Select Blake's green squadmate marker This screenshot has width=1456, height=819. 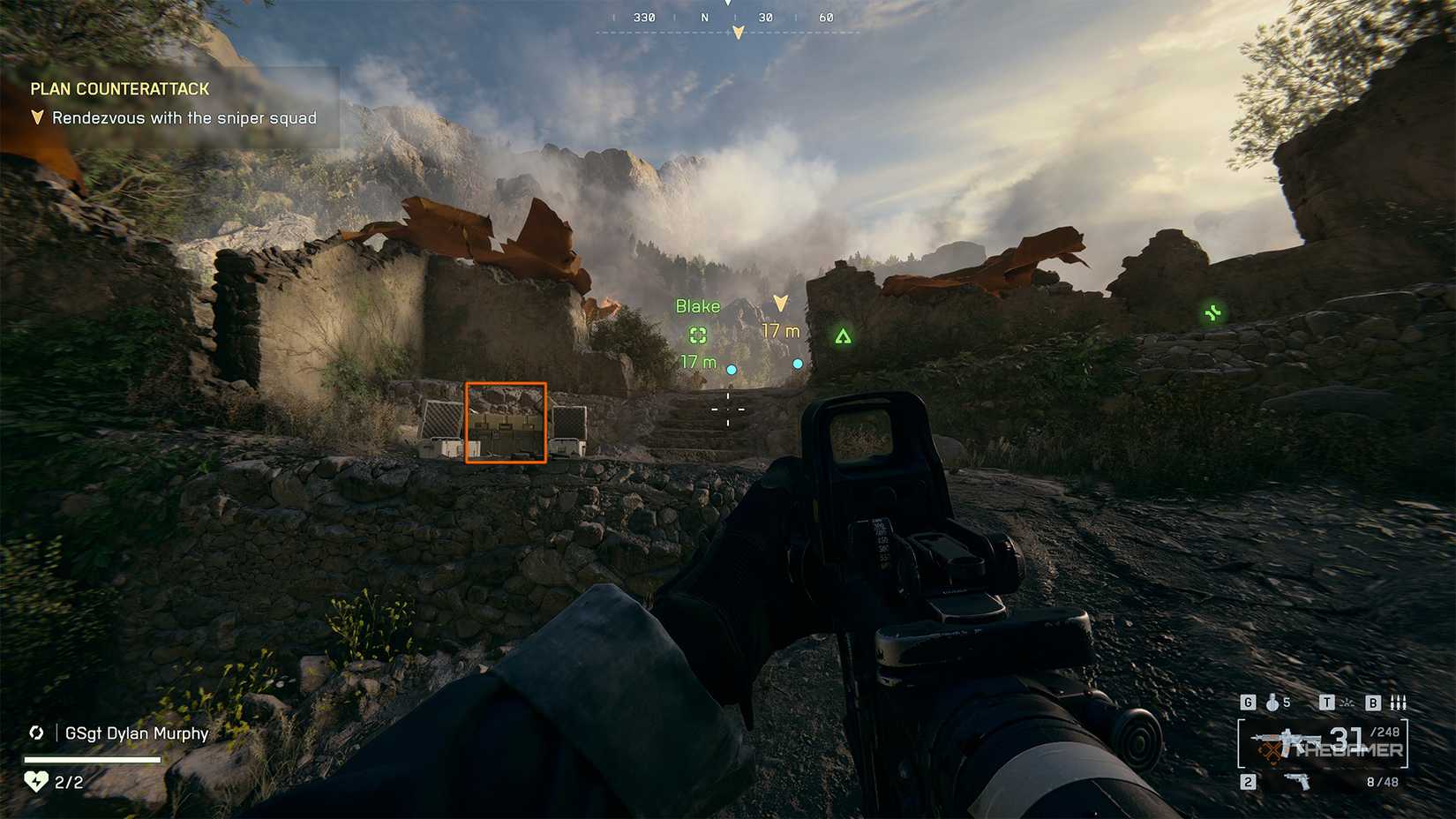click(x=698, y=334)
